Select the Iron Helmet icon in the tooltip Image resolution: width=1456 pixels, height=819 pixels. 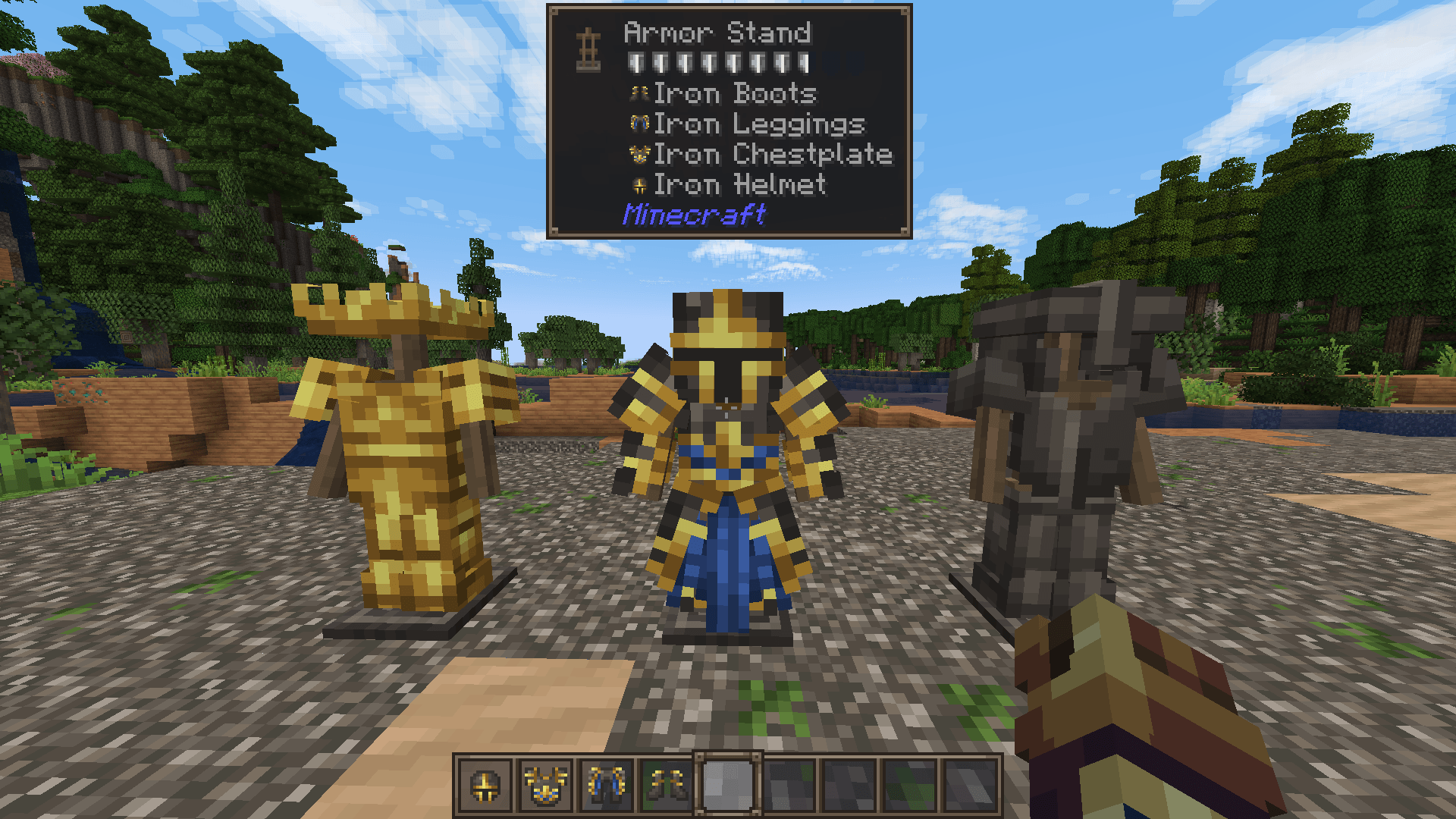[x=639, y=184]
